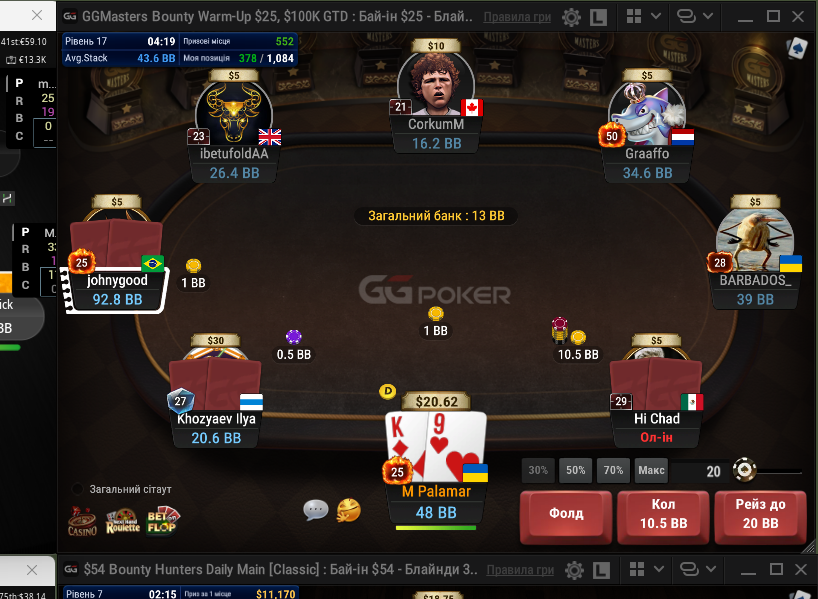Image resolution: width=818 pixels, height=599 pixels.
Task: Open table settings via gear icon
Action: 571,17
